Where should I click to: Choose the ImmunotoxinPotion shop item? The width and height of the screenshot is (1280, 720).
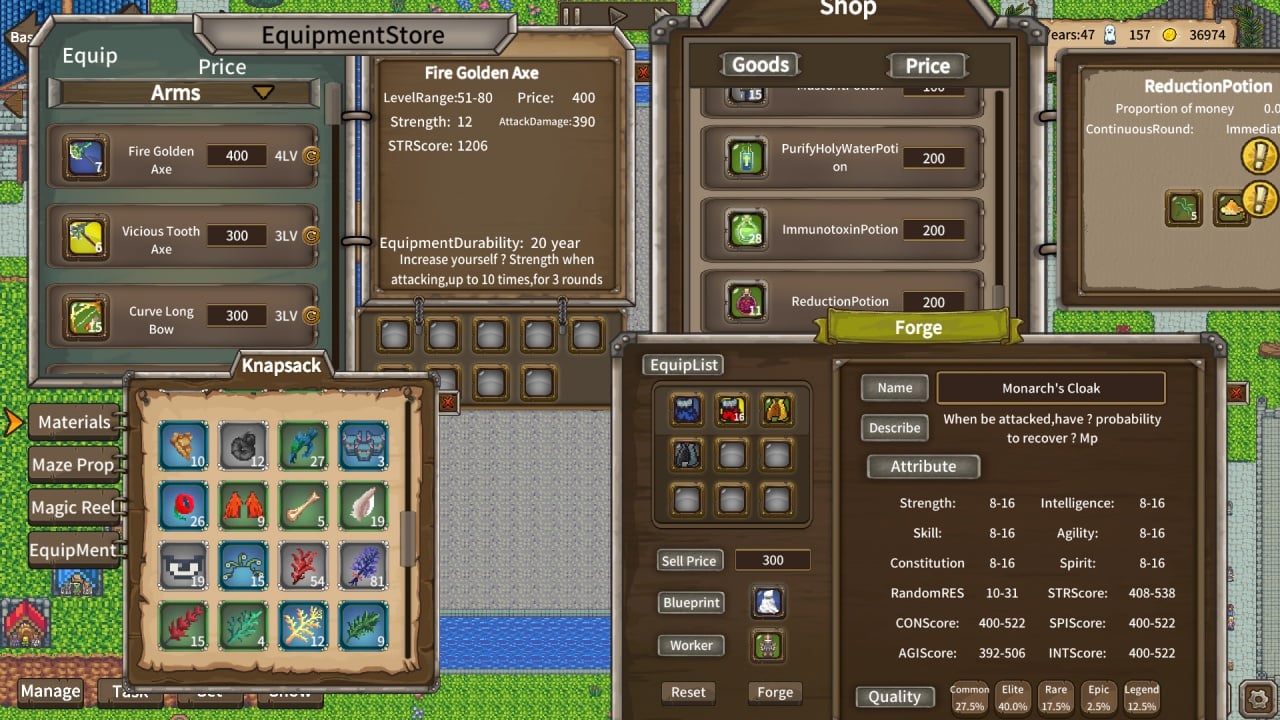(840, 230)
